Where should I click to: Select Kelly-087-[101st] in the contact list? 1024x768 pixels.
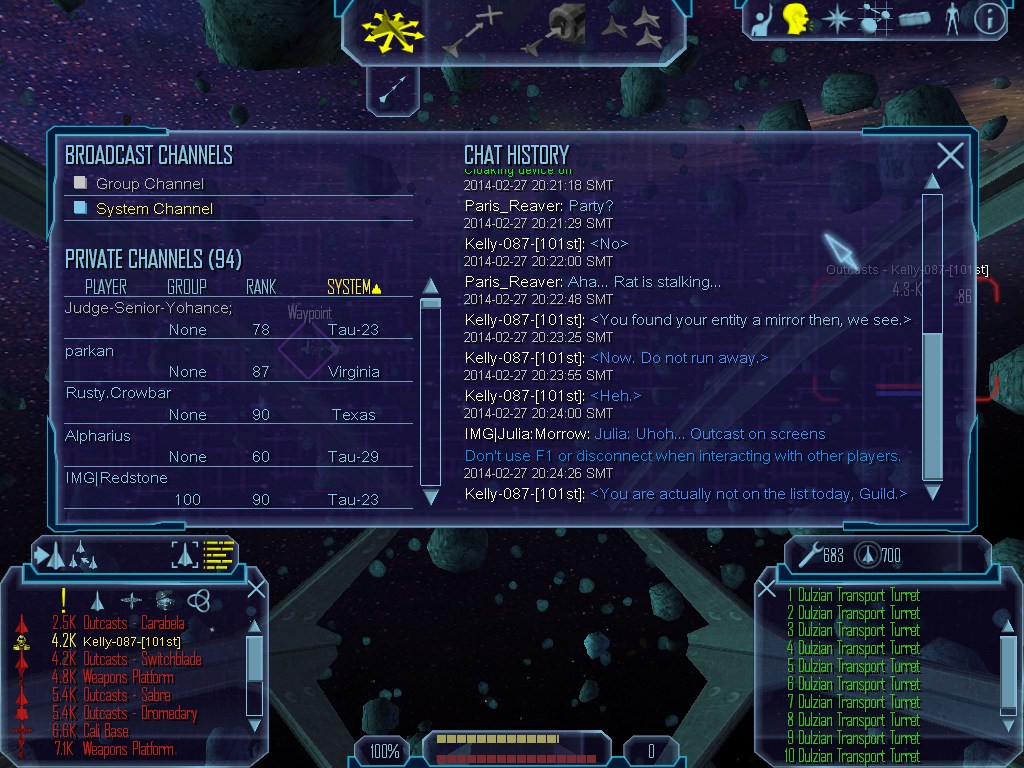point(132,642)
